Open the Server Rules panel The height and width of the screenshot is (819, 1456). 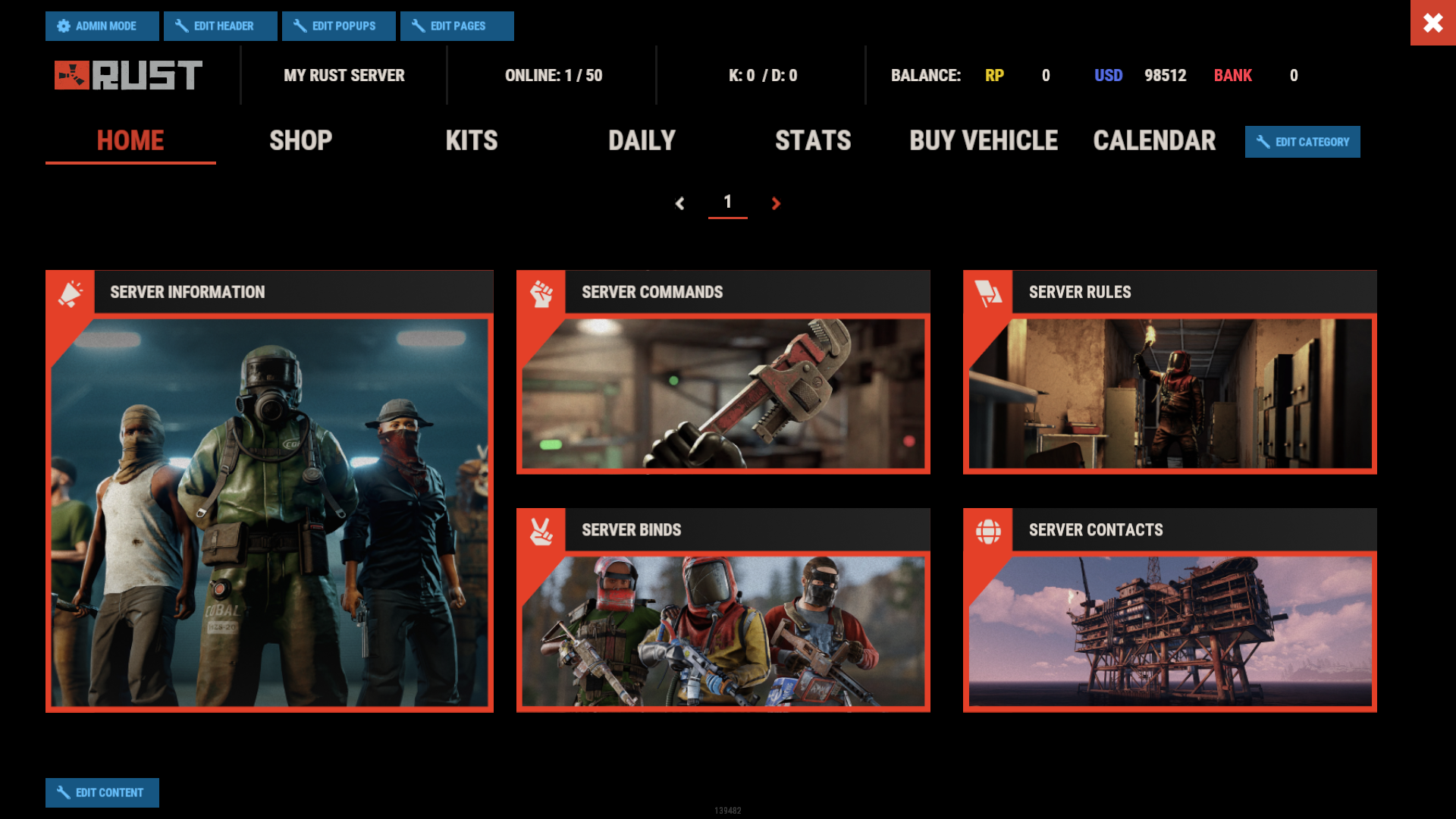pos(1169,373)
